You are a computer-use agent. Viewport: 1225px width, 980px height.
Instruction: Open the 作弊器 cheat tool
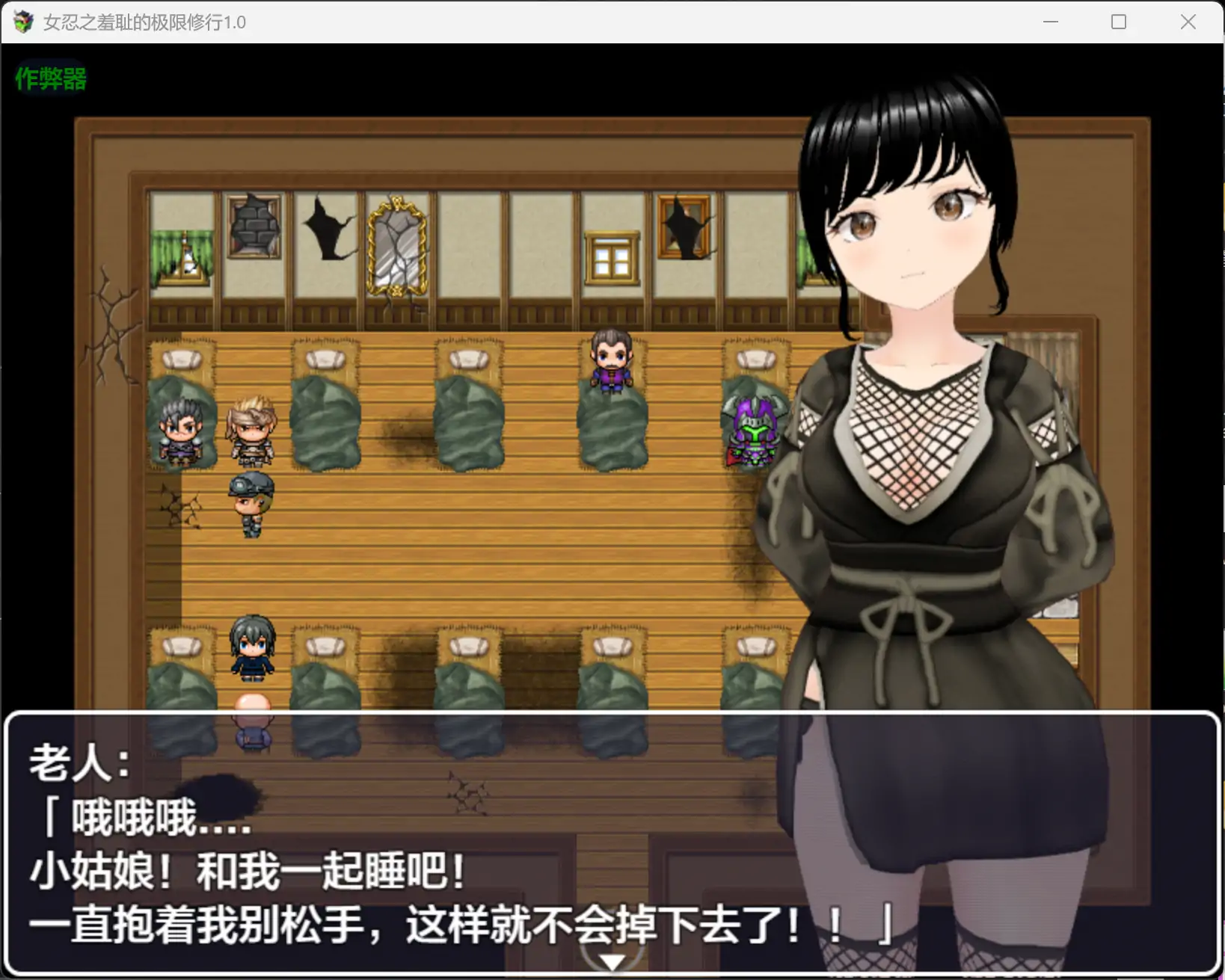[49, 77]
